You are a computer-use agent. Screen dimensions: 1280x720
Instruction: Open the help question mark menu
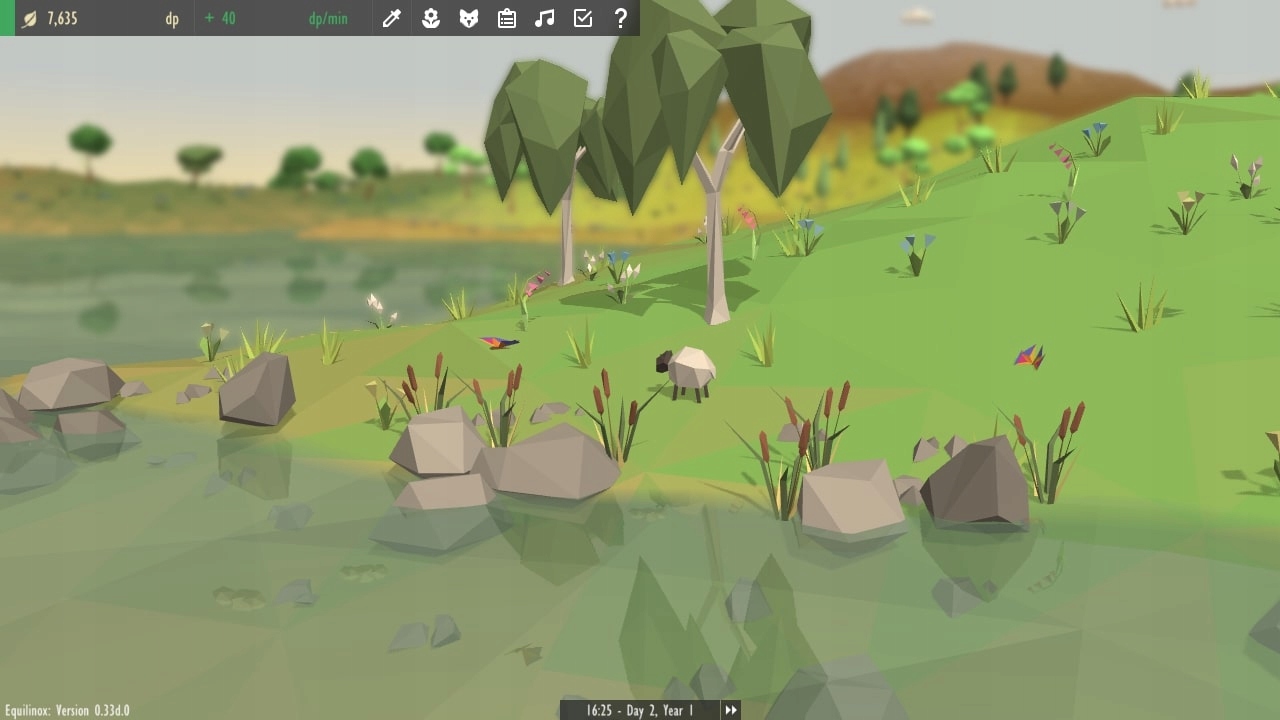620,17
